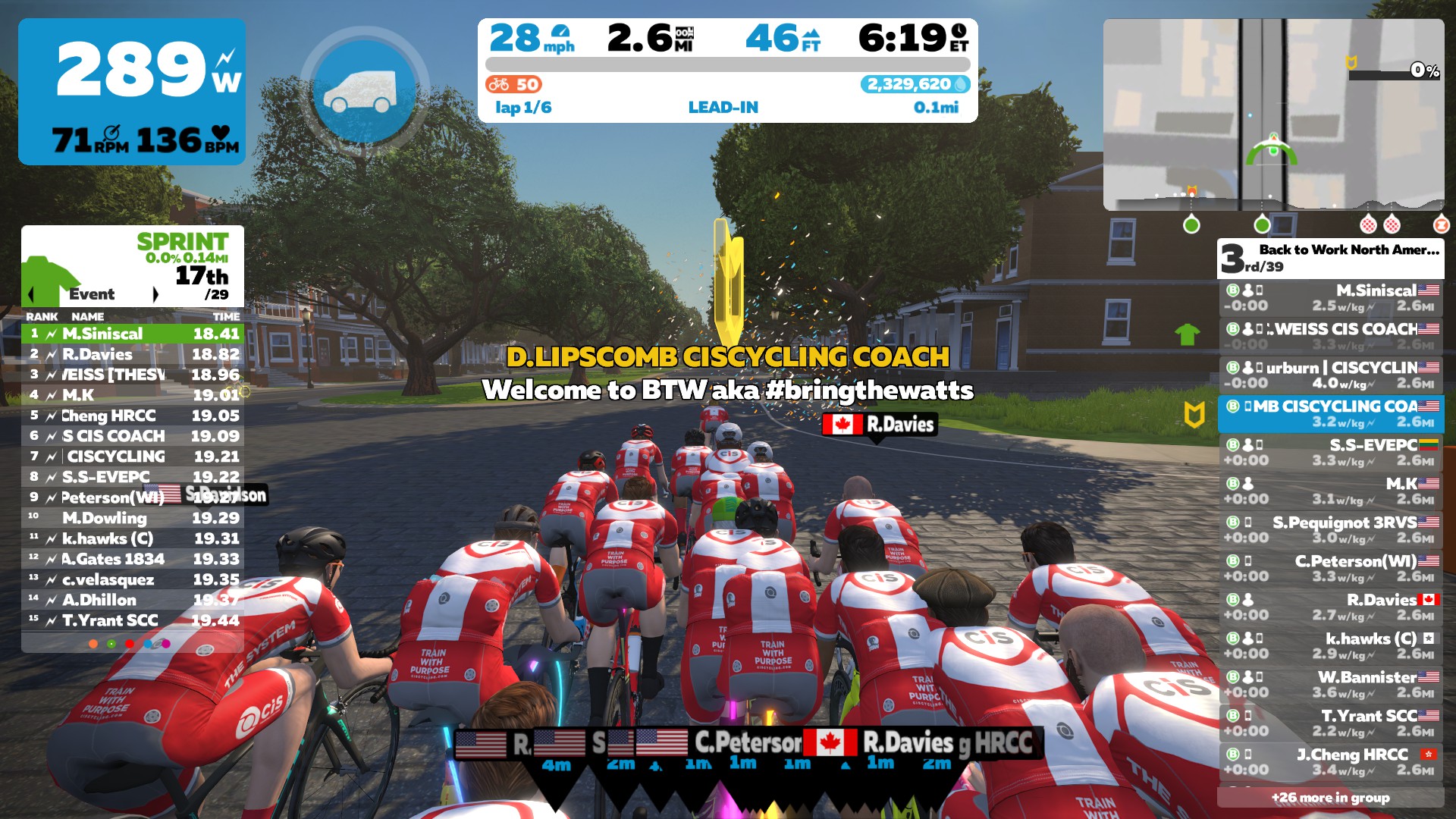Expand the +26 more in group row
Screen dimensions: 1456x819
pos(1330,797)
